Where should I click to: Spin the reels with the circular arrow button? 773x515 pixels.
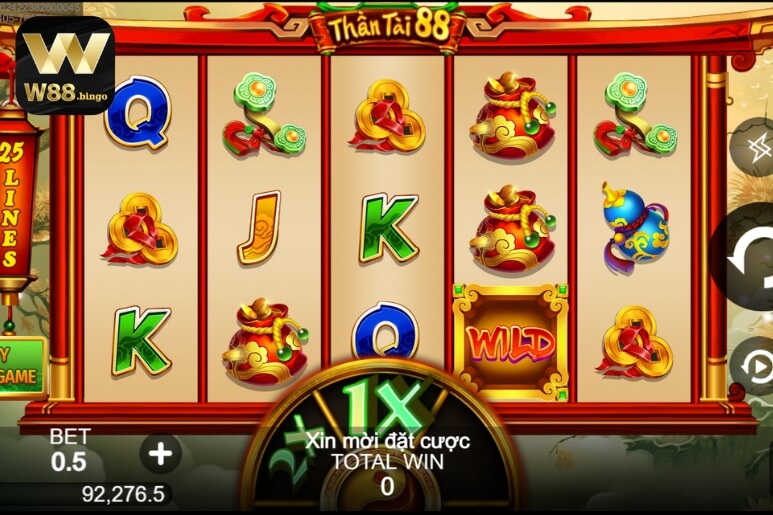(748, 256)
